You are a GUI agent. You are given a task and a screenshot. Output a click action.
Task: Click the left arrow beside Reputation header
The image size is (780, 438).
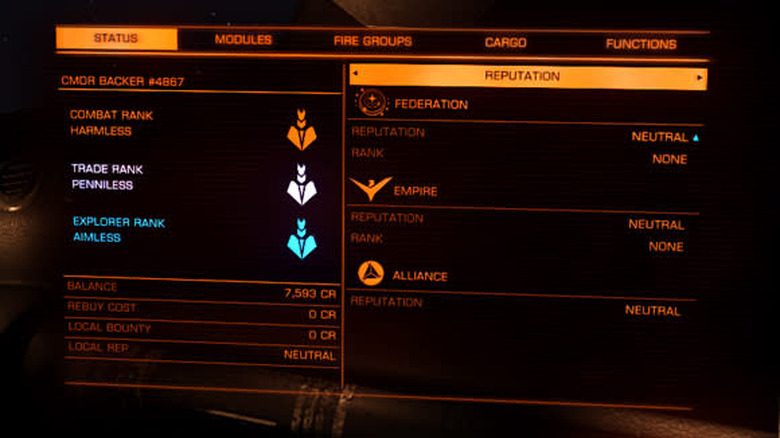[x=355, y=76]
